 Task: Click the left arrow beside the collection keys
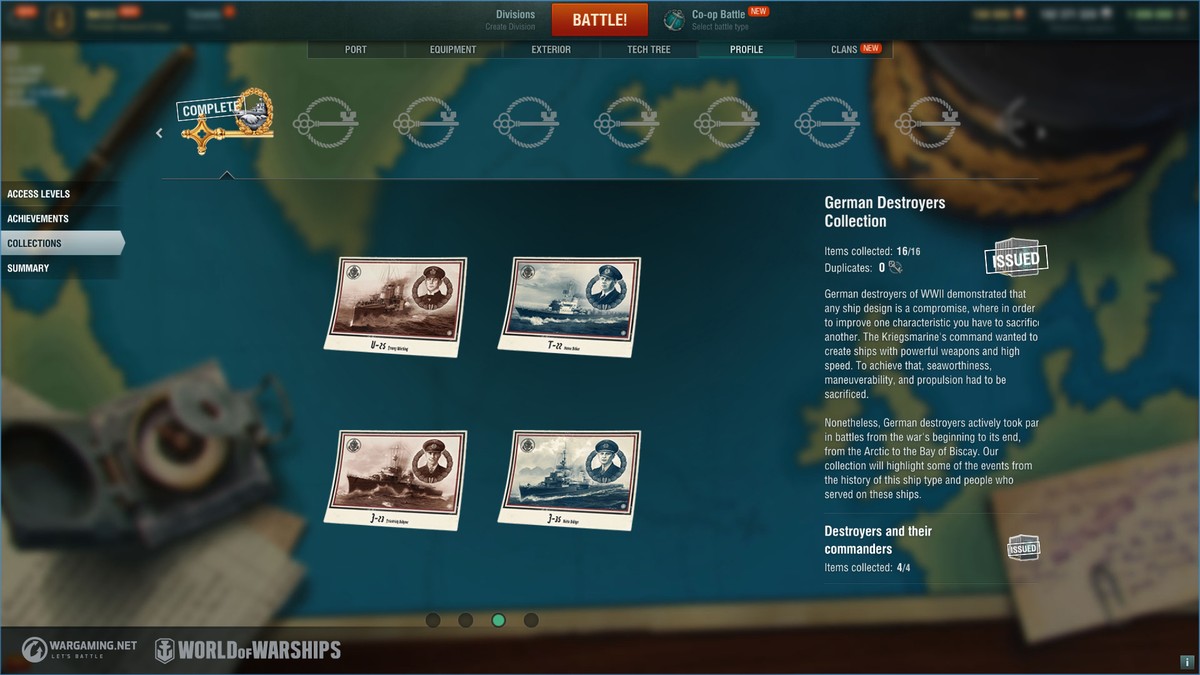point(159,133)
